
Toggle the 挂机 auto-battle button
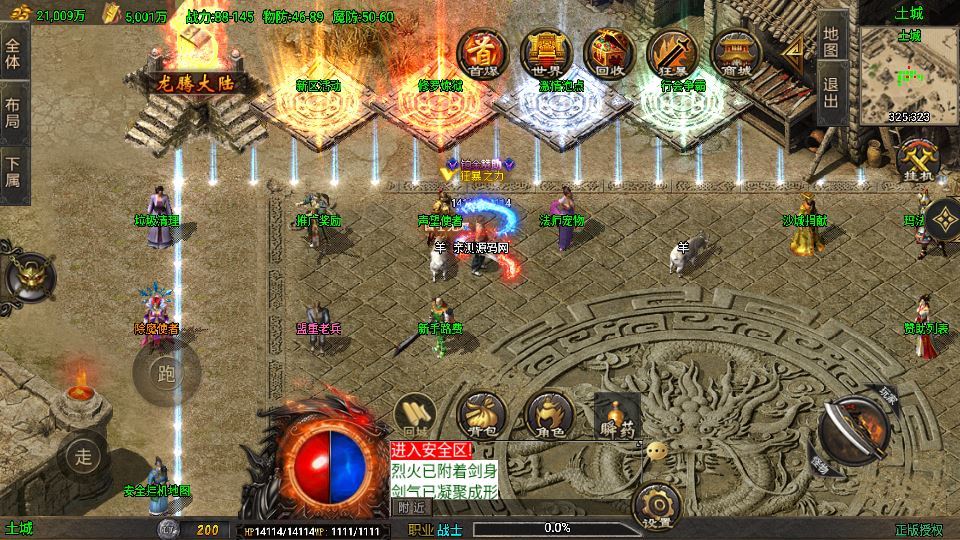tap(916, 162)
